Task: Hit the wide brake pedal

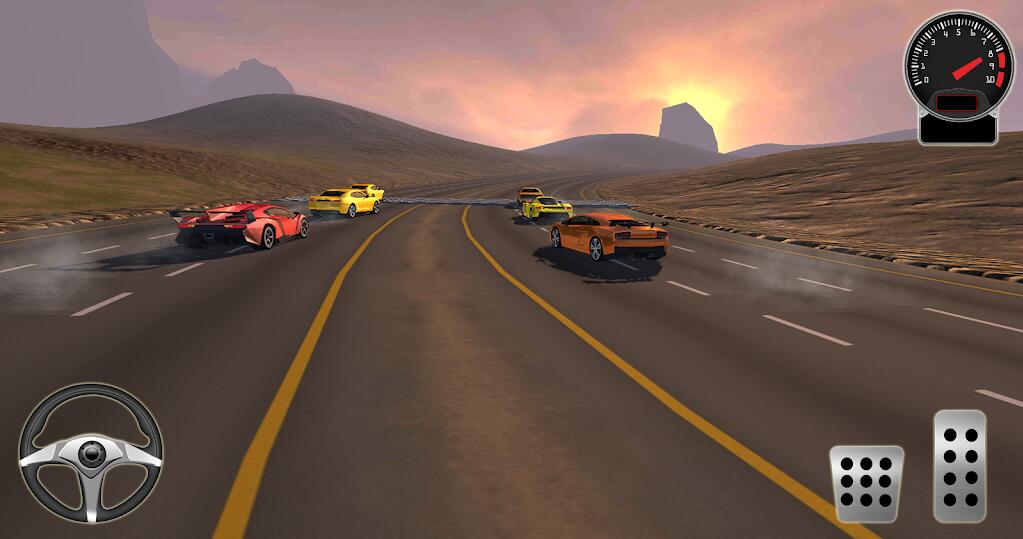Action: (x=866, y=484)
